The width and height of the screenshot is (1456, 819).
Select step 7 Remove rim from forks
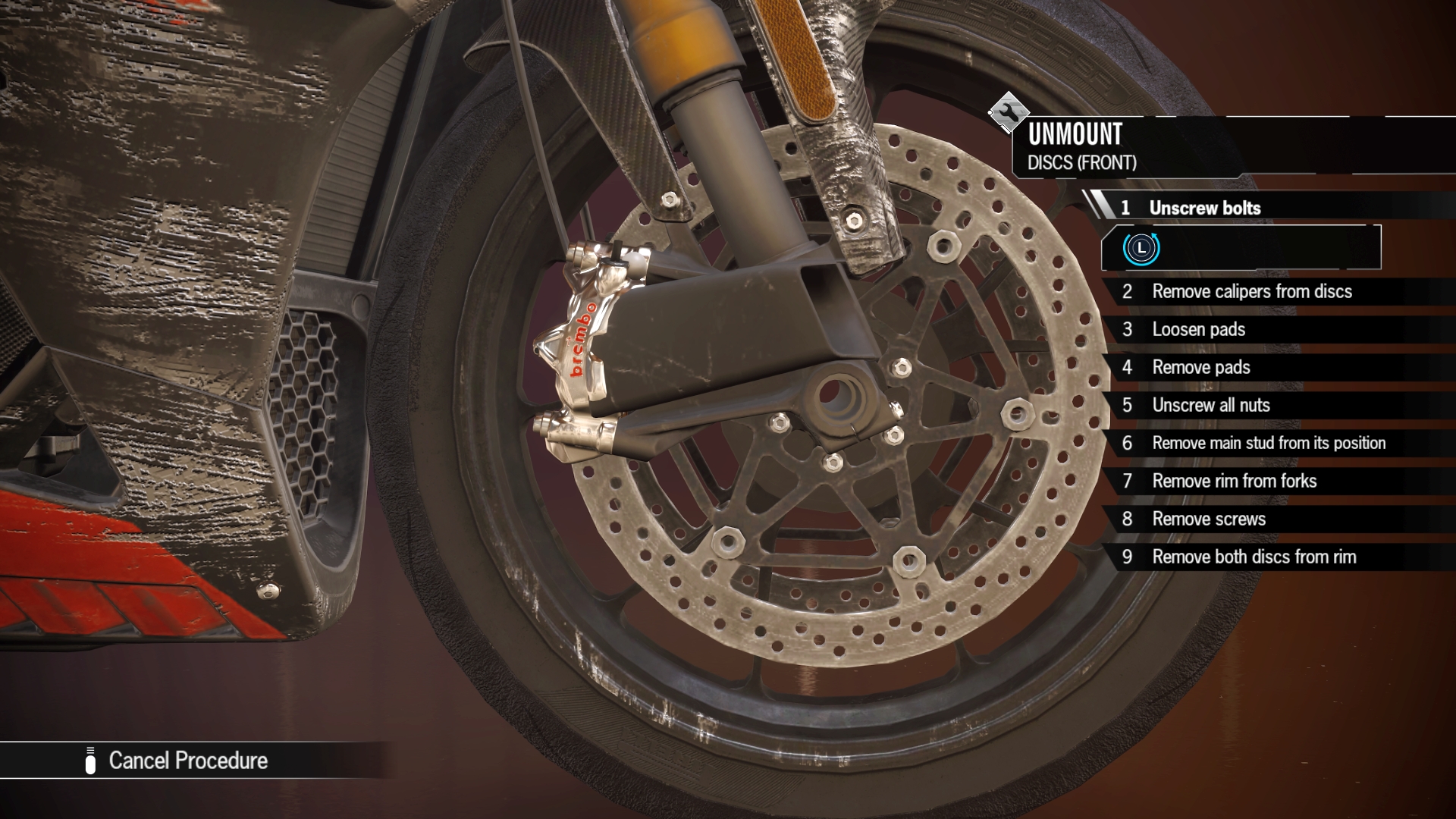(1235, 481)
